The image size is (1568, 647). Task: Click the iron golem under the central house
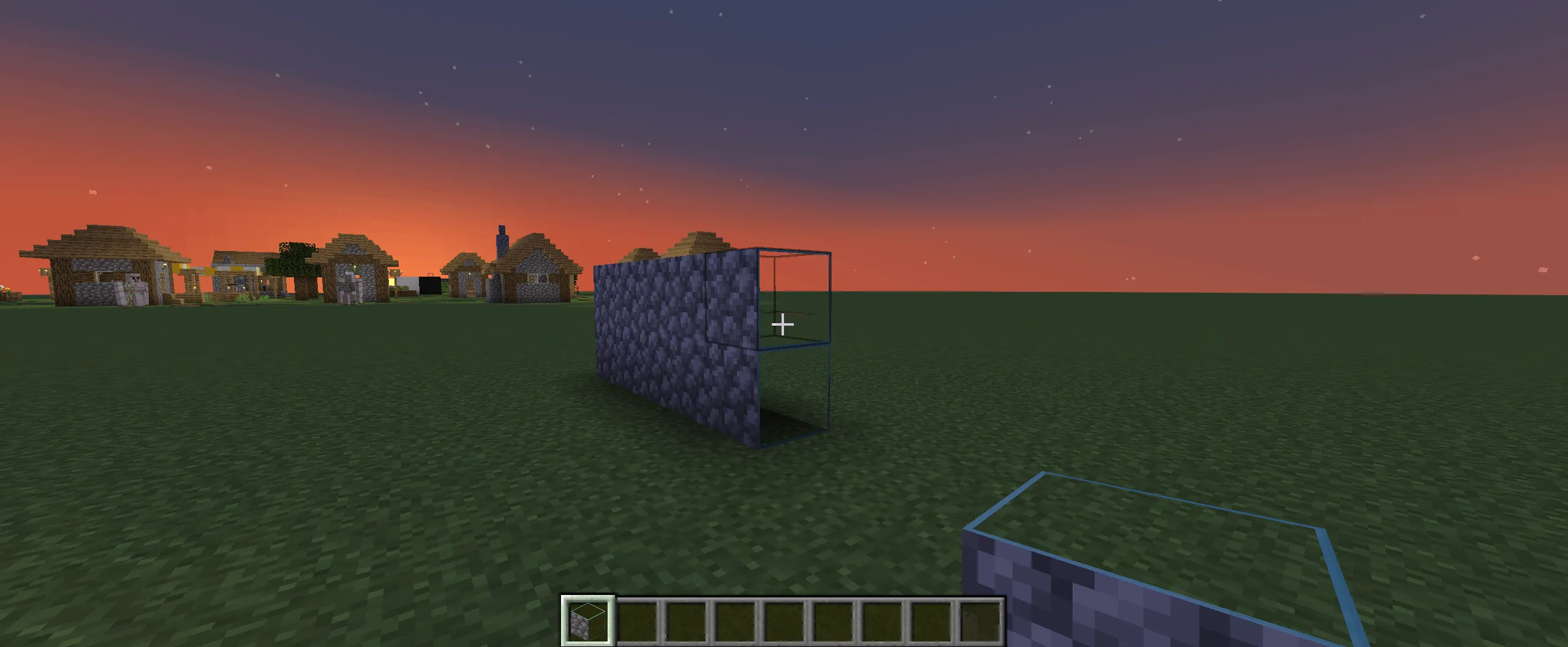349,288
